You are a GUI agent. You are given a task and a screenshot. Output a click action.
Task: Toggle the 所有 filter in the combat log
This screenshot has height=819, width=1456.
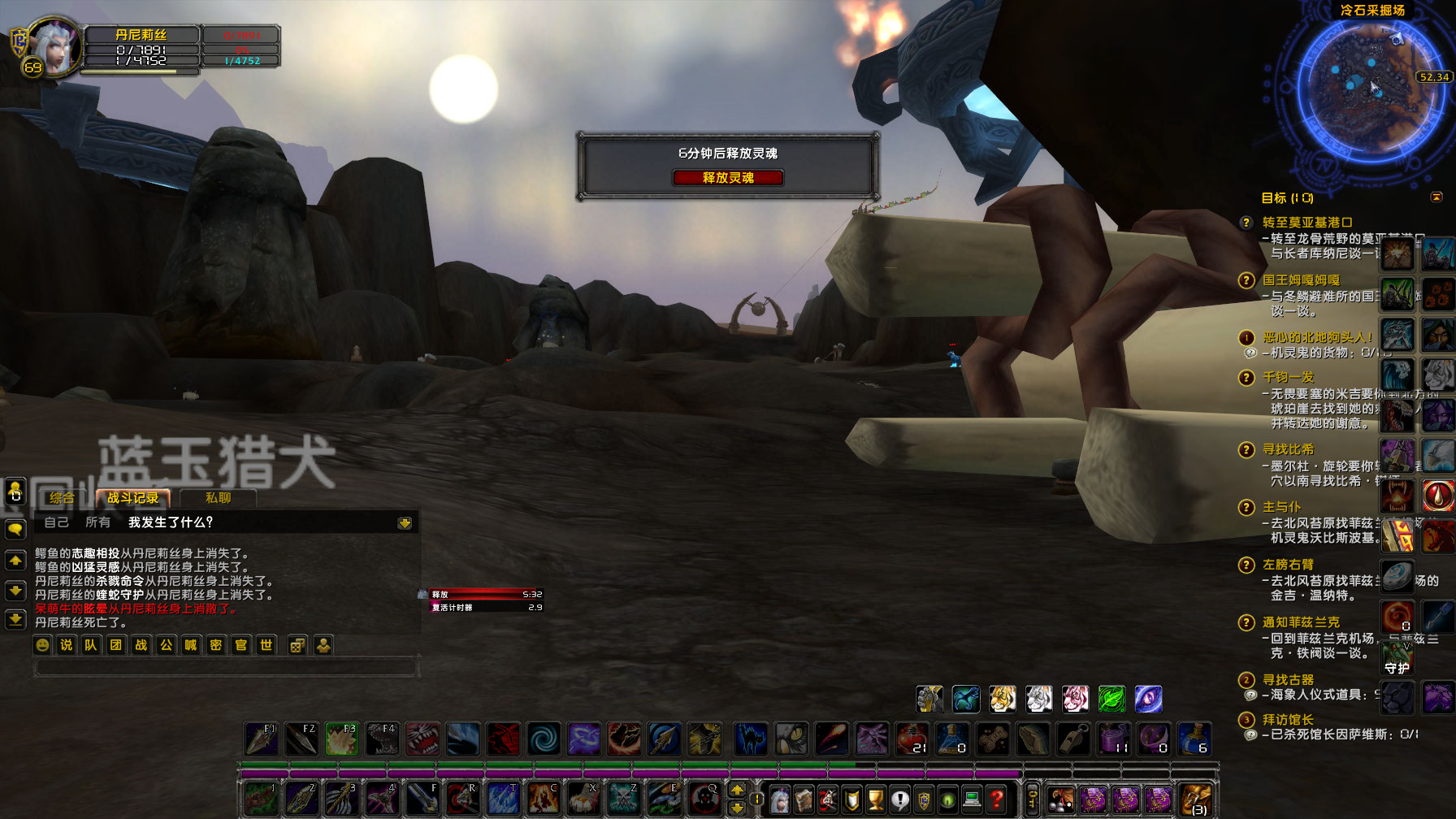pyautogui.click(x=98, y=523)
